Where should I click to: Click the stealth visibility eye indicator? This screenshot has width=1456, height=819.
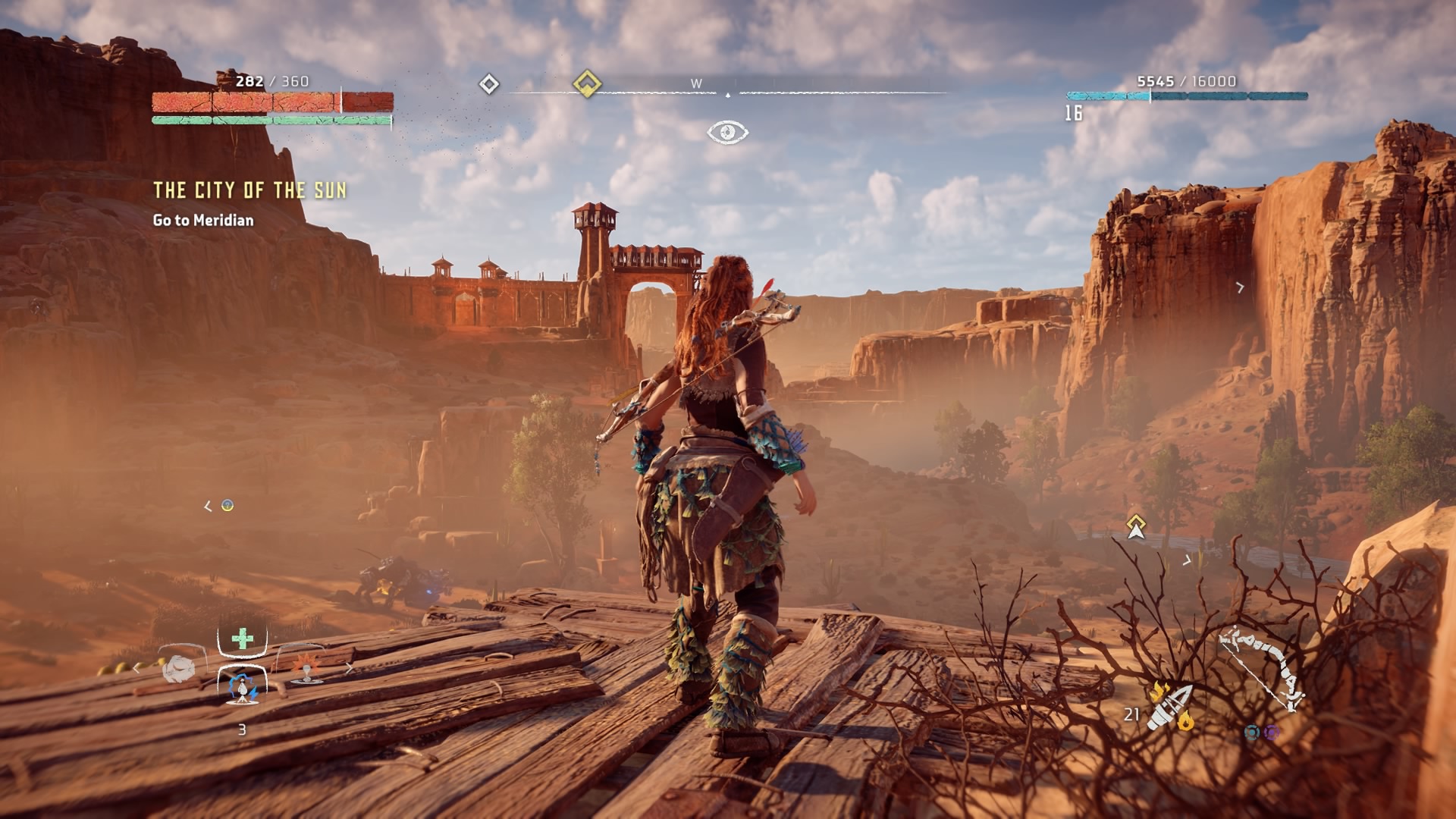click(727, 133)
